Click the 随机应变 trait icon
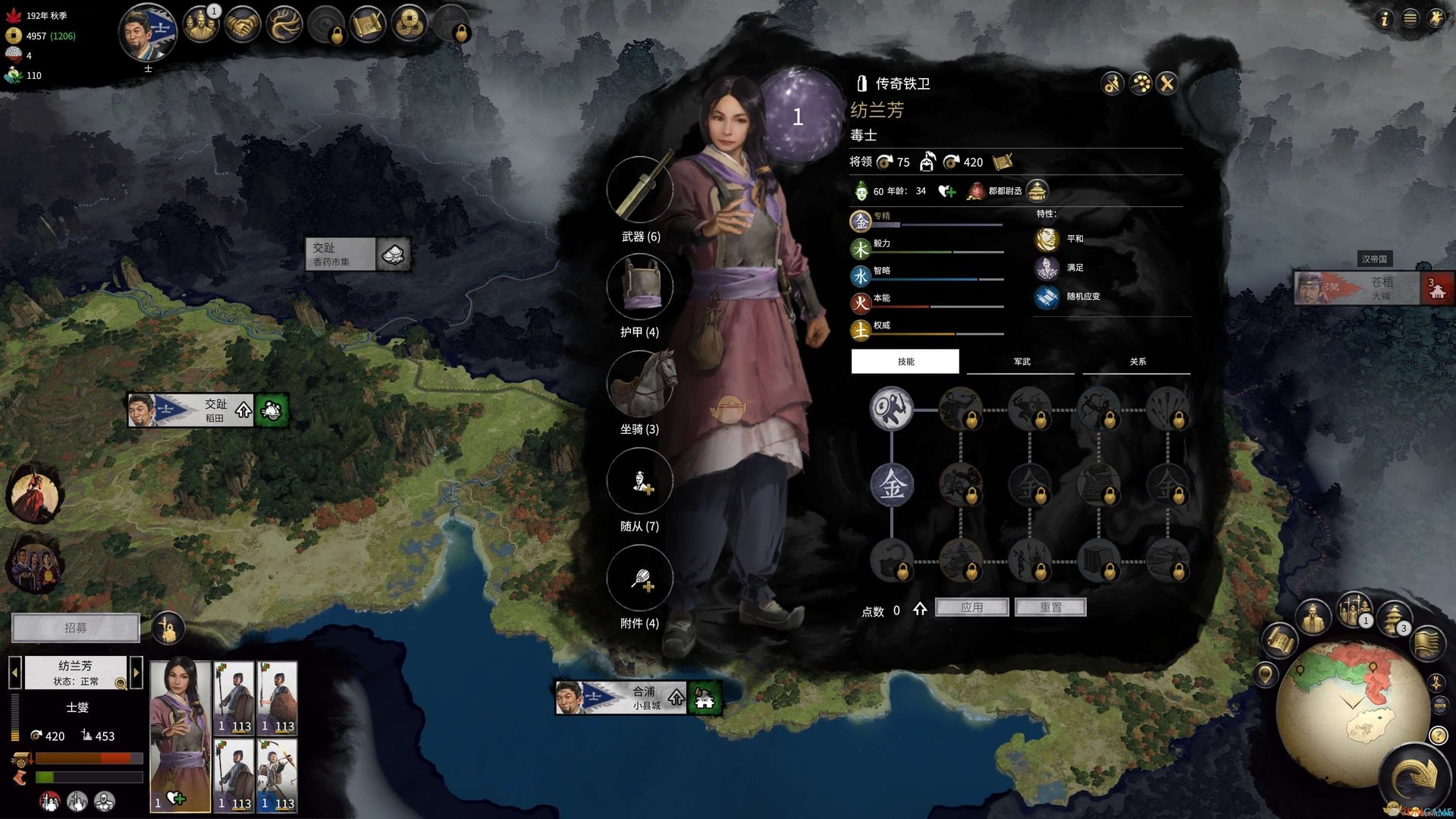The height and width of the screenshot is (819, 1456). (x=1046, y=297)
